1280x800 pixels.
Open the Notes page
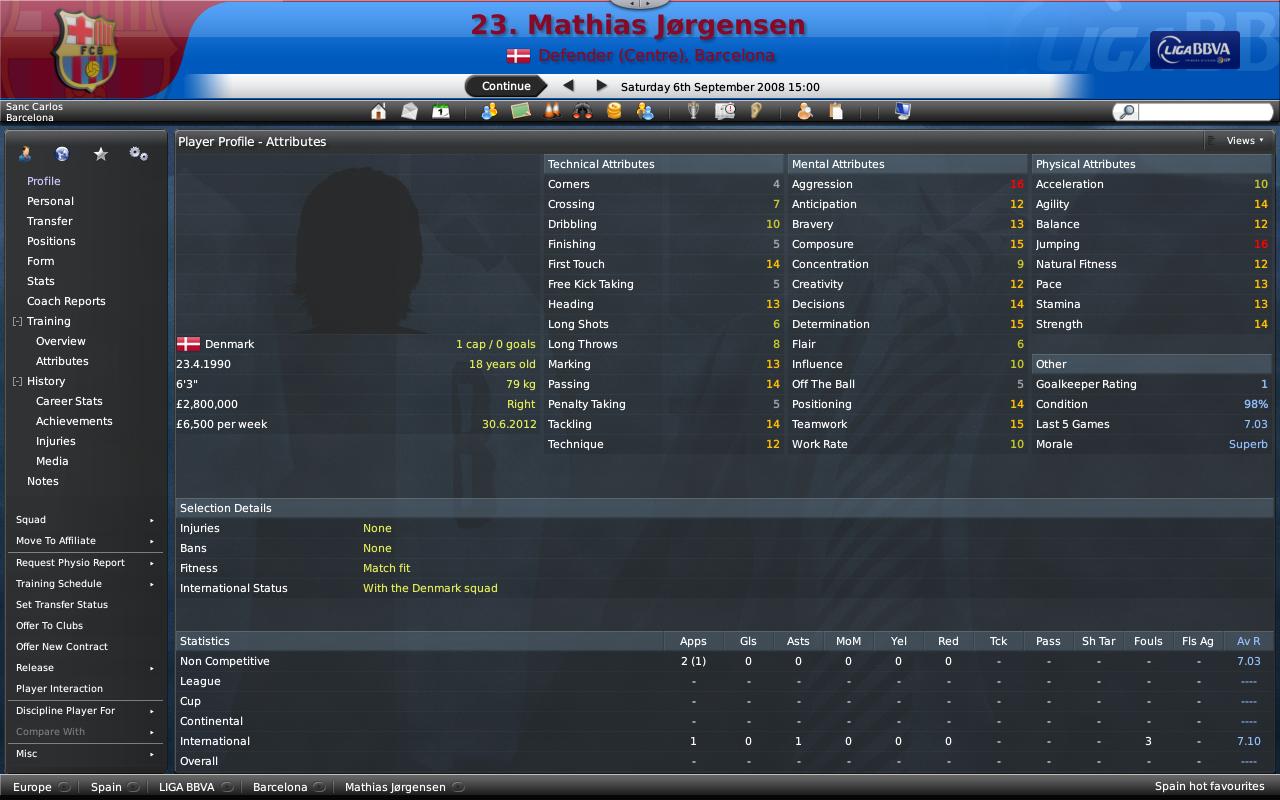click(x=43, y=481)
